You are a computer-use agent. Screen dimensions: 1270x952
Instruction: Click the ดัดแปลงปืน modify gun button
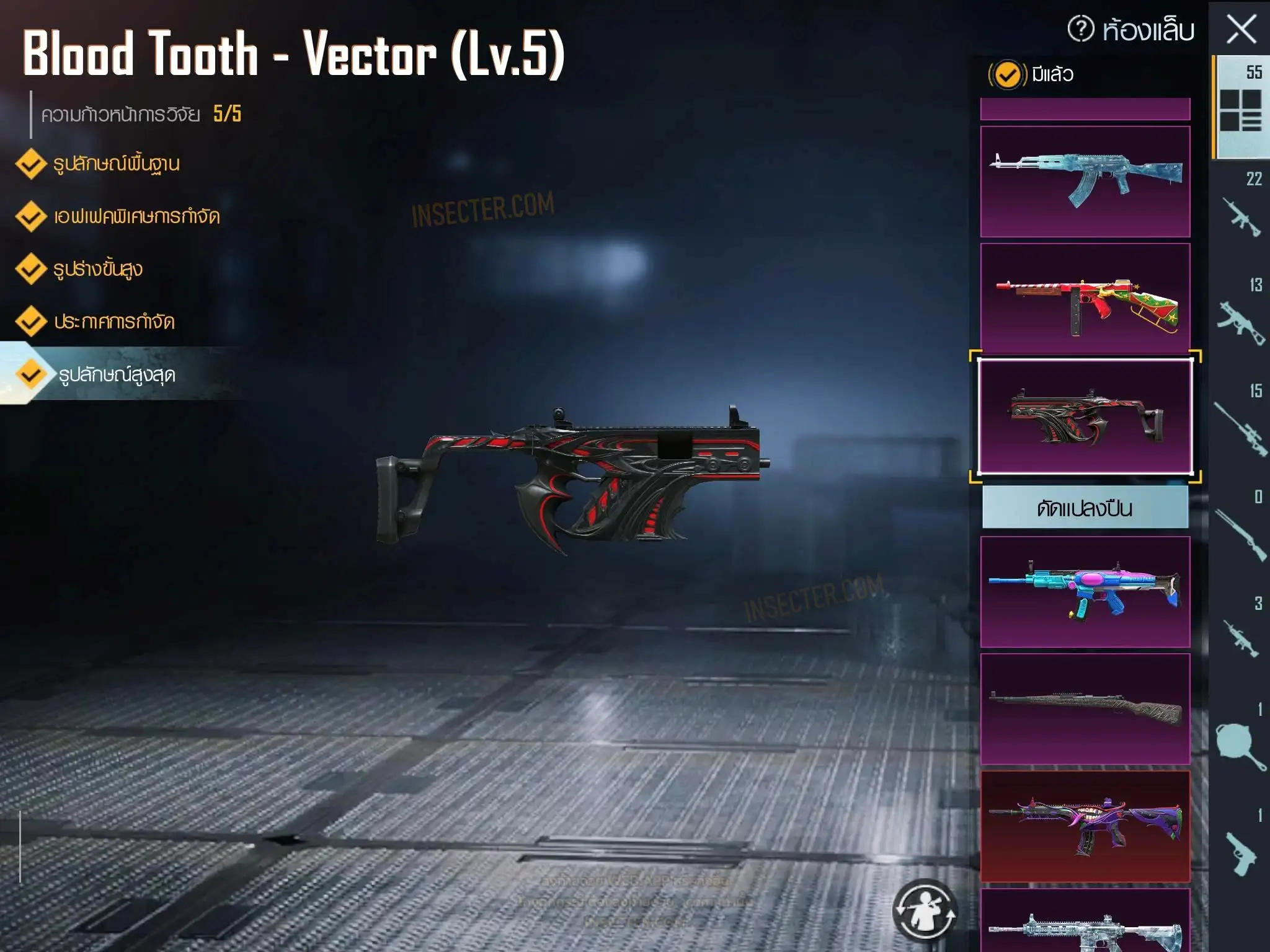pos(1085,508)
